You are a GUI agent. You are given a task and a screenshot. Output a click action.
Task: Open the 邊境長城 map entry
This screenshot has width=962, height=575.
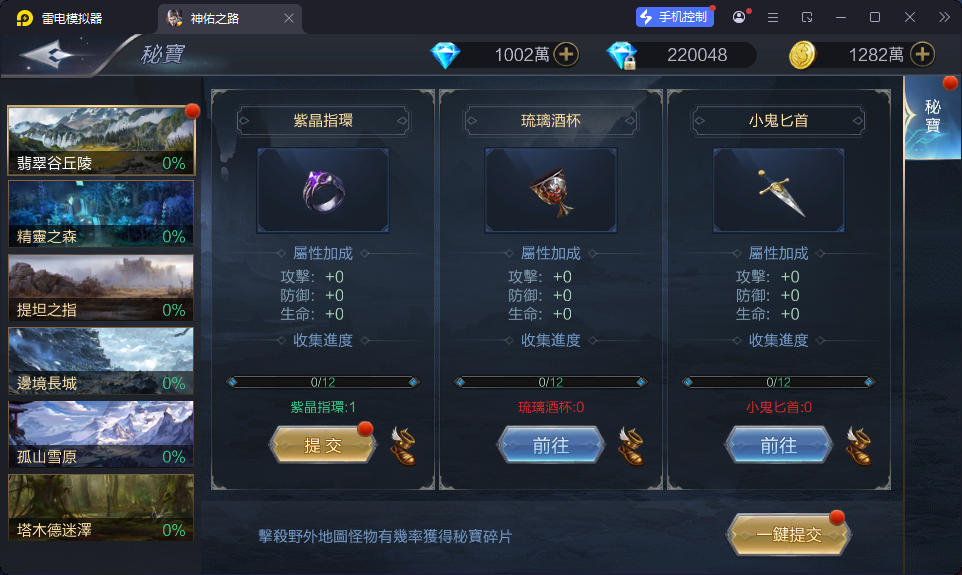tap(101, 361)
